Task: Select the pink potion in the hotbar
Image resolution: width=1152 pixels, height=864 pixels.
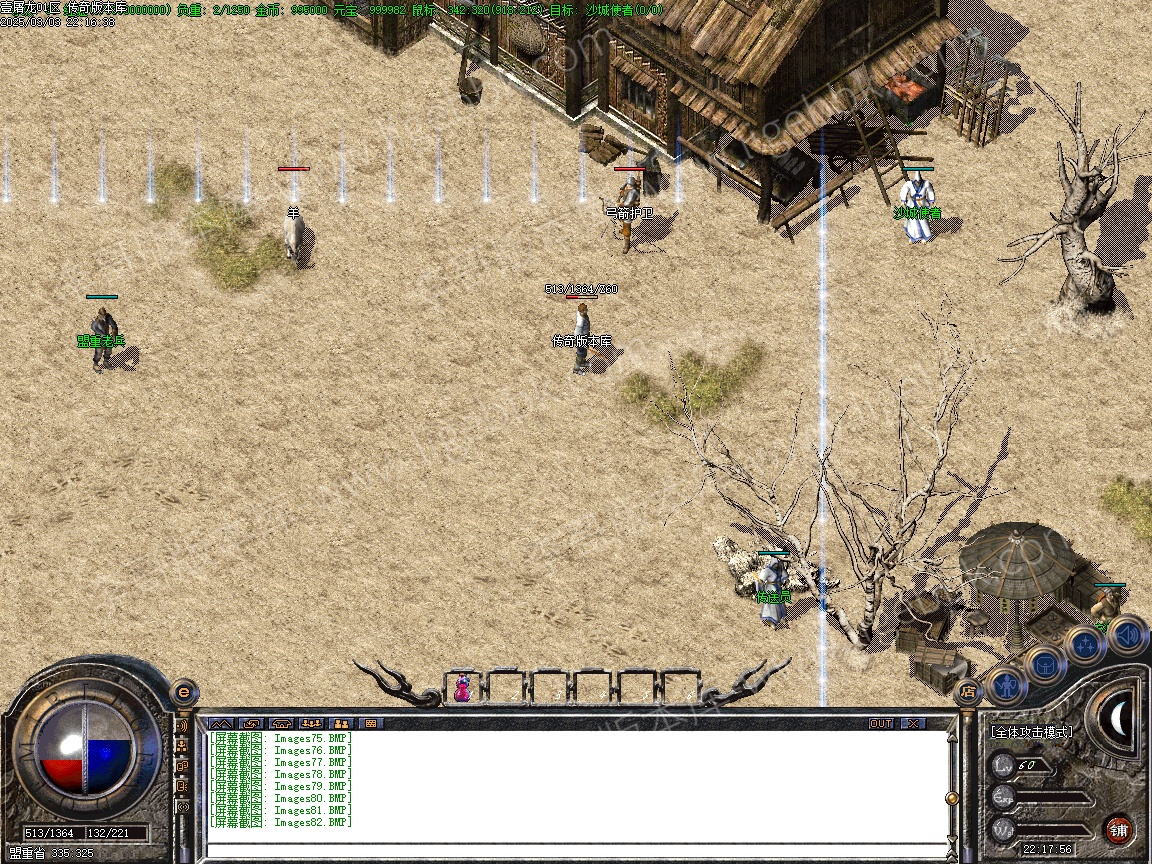Action: click(462, 688)
